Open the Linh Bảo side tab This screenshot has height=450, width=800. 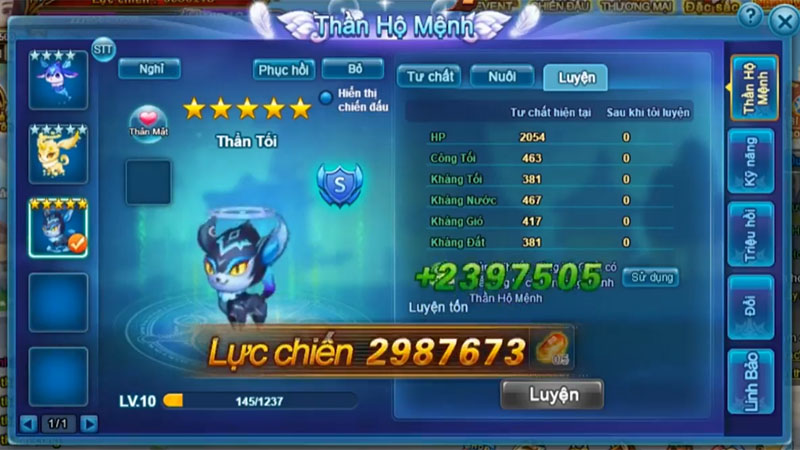point(753,380)
